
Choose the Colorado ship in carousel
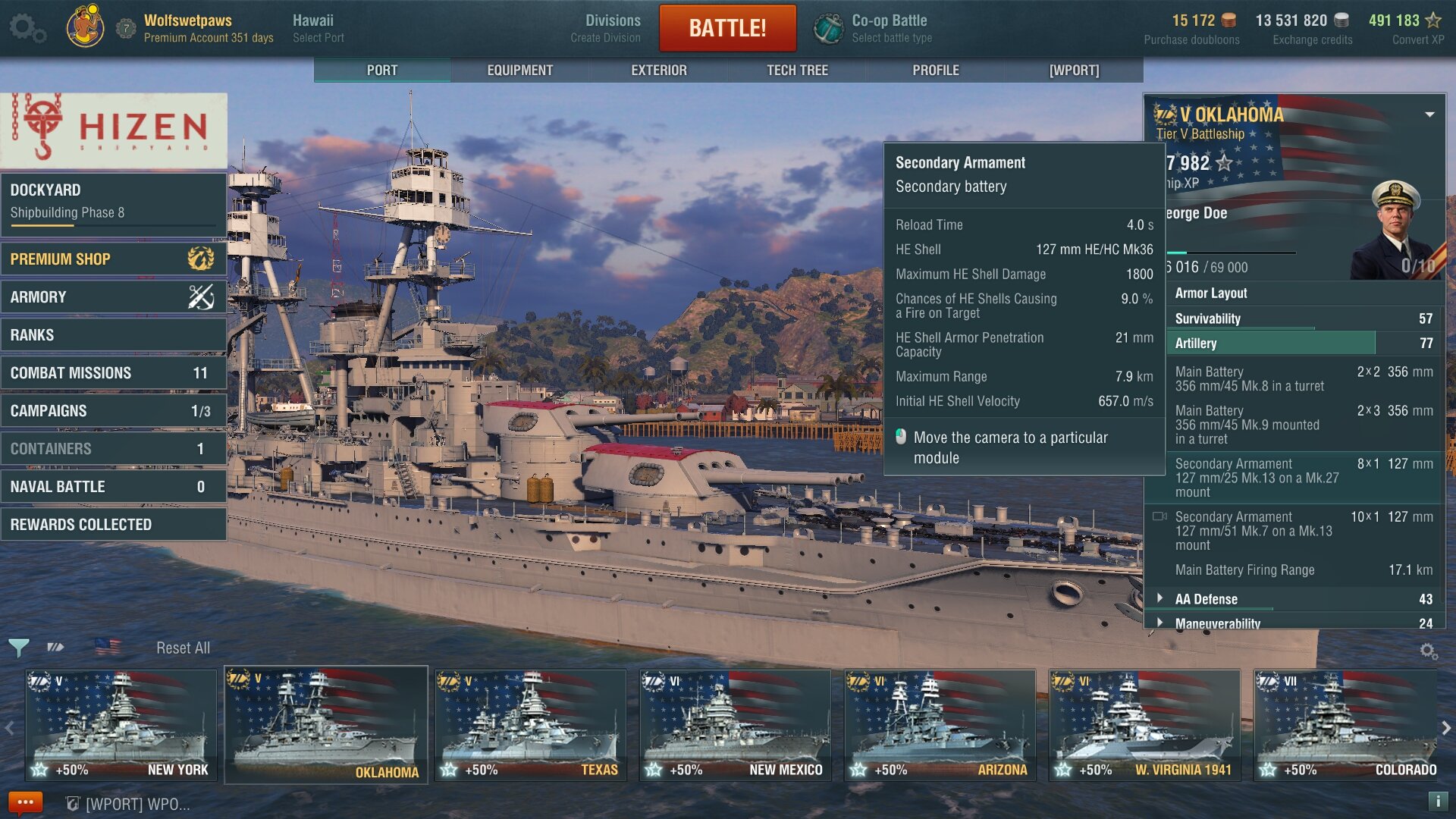[1346, 725]
